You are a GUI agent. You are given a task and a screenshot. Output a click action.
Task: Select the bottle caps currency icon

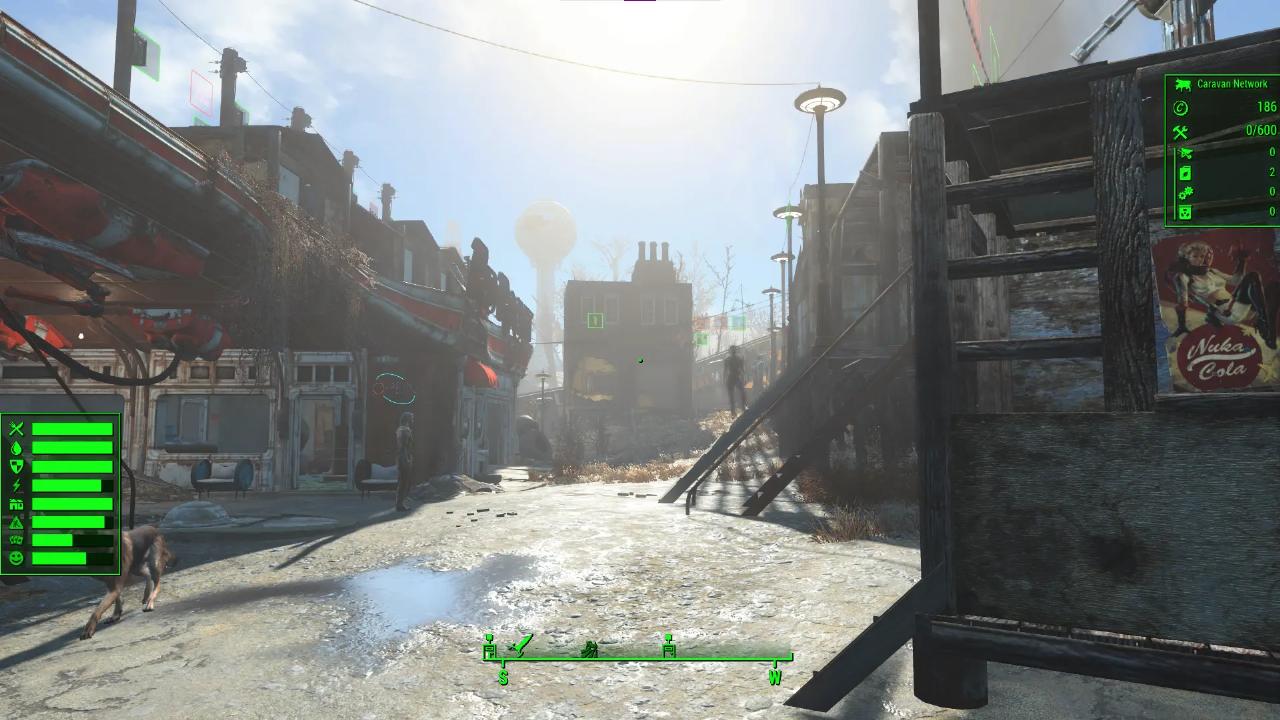tap(1181, 108)
